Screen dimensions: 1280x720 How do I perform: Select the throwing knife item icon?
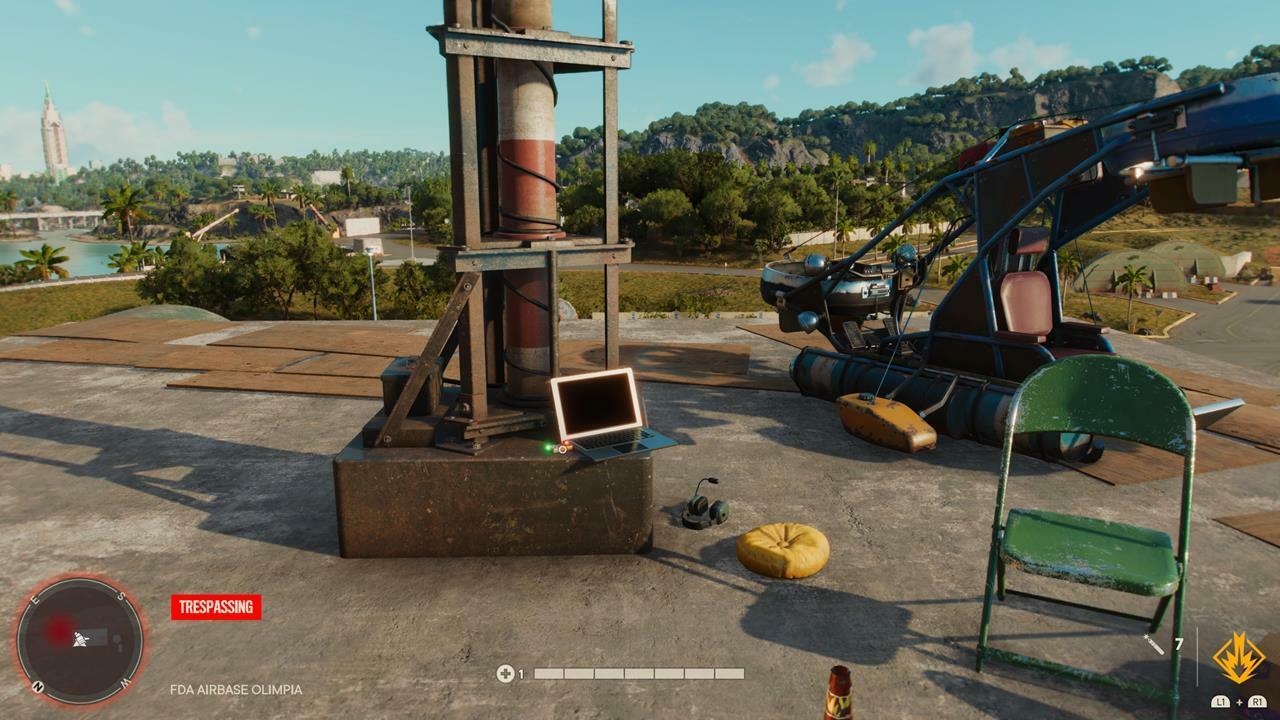point(1154,645)
